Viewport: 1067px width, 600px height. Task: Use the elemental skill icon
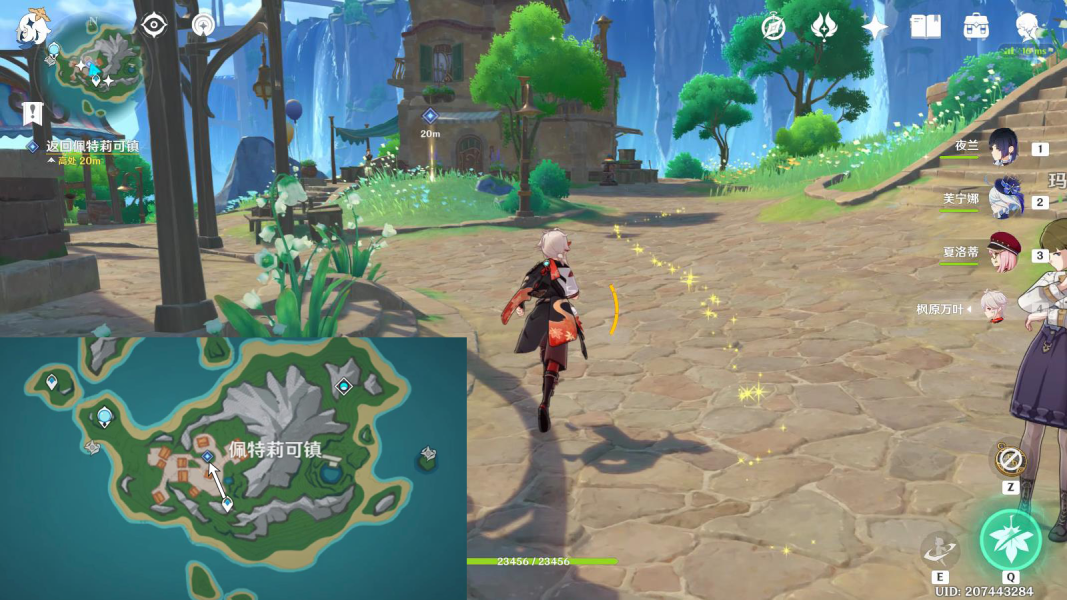940,549
